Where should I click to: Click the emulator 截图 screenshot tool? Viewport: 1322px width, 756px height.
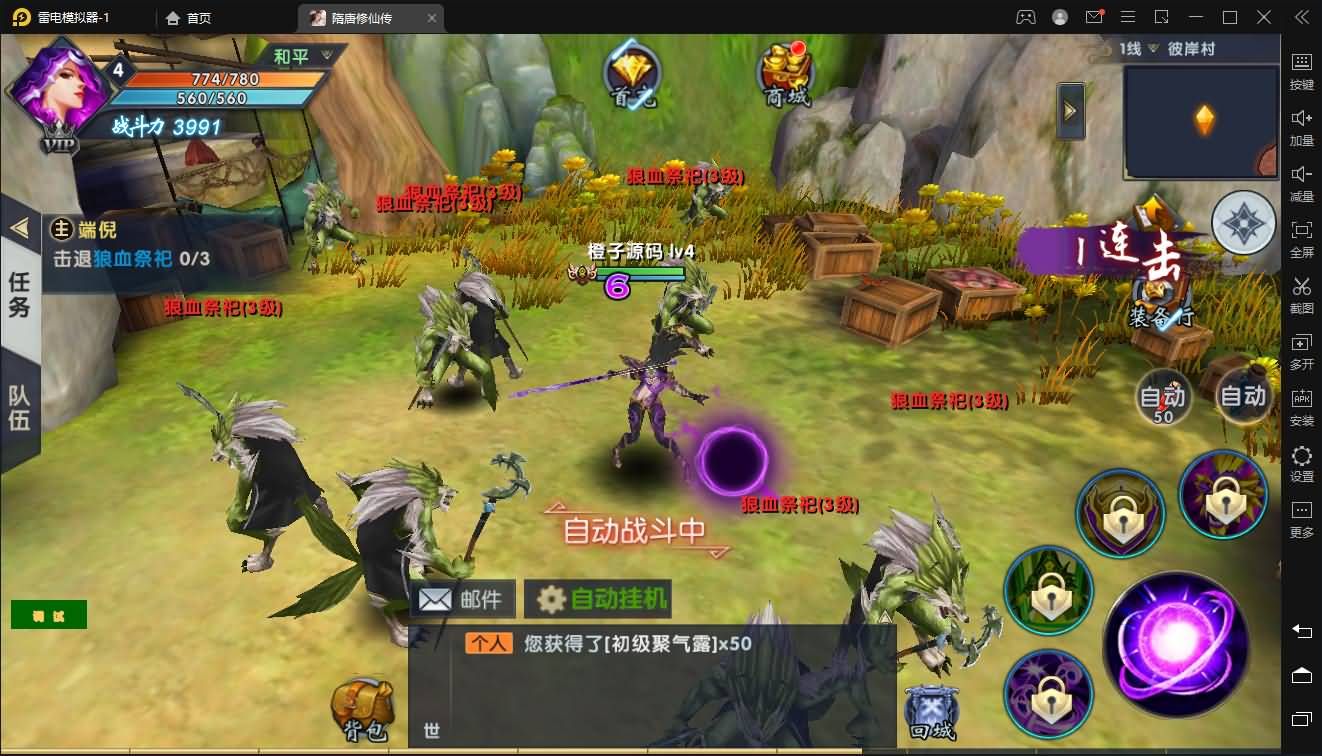(1301, 294)
